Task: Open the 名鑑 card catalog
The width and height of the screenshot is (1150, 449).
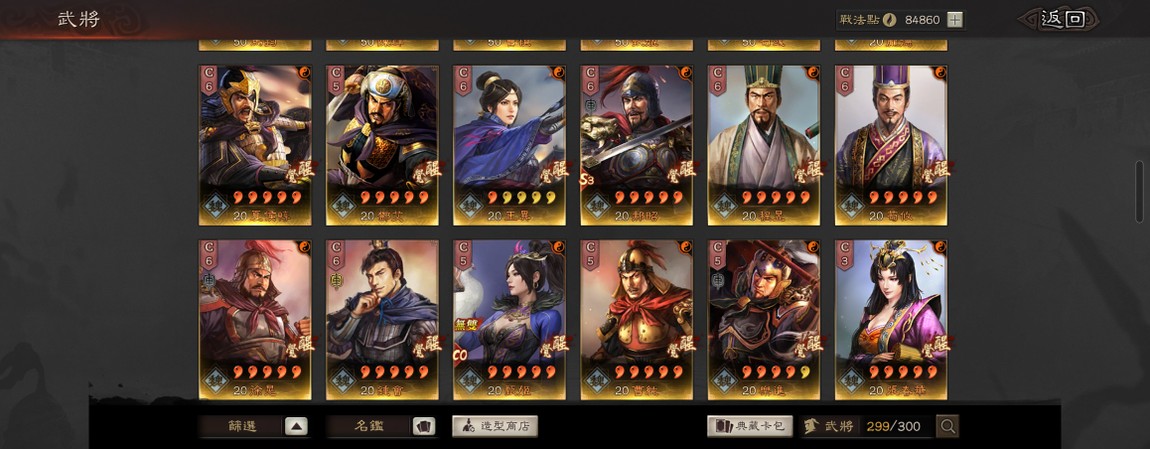Action: 381,426
